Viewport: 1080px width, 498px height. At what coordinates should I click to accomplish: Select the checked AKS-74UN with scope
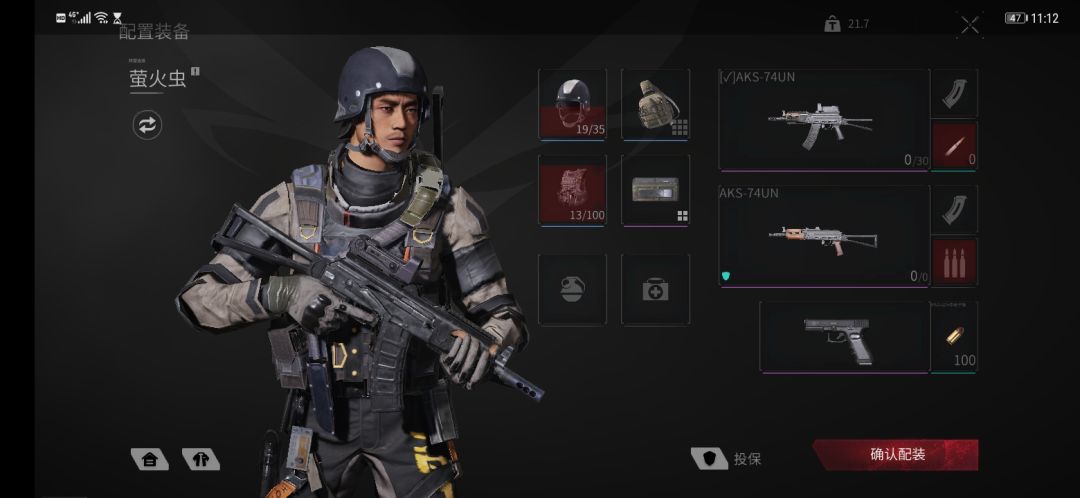824,120
